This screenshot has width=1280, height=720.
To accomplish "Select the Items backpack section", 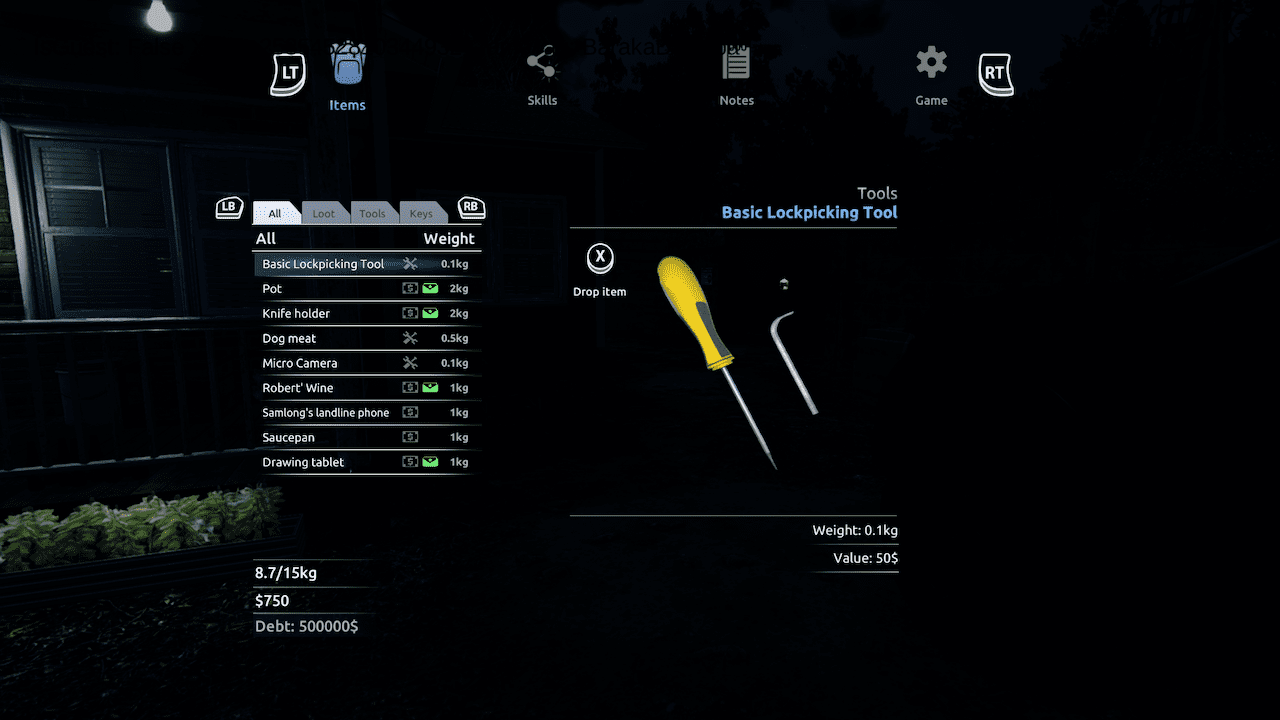I will (x=347, y=78).
